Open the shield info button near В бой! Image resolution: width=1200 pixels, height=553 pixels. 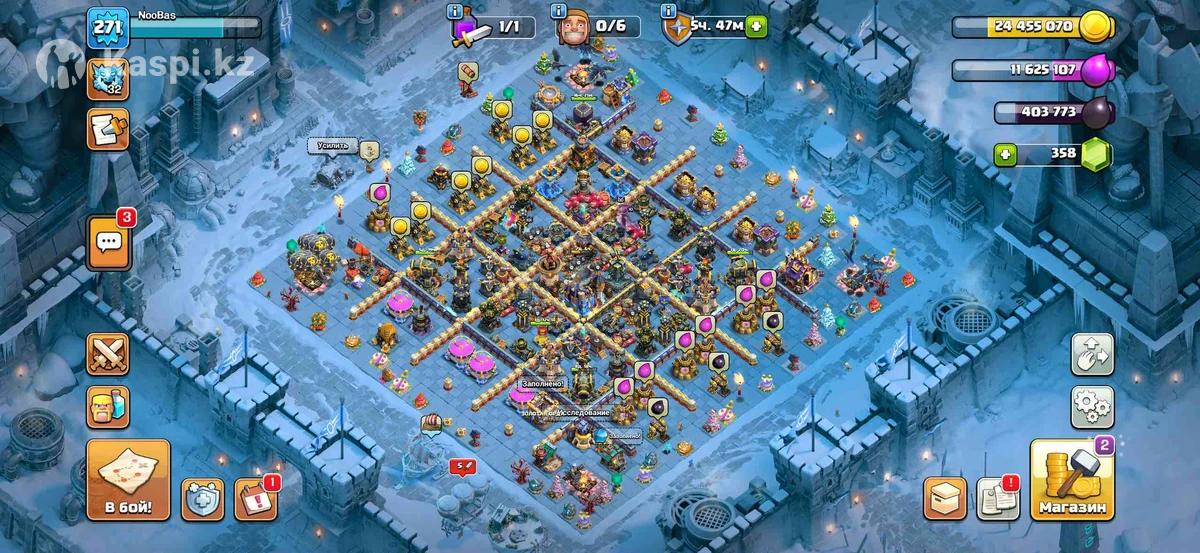202,499
